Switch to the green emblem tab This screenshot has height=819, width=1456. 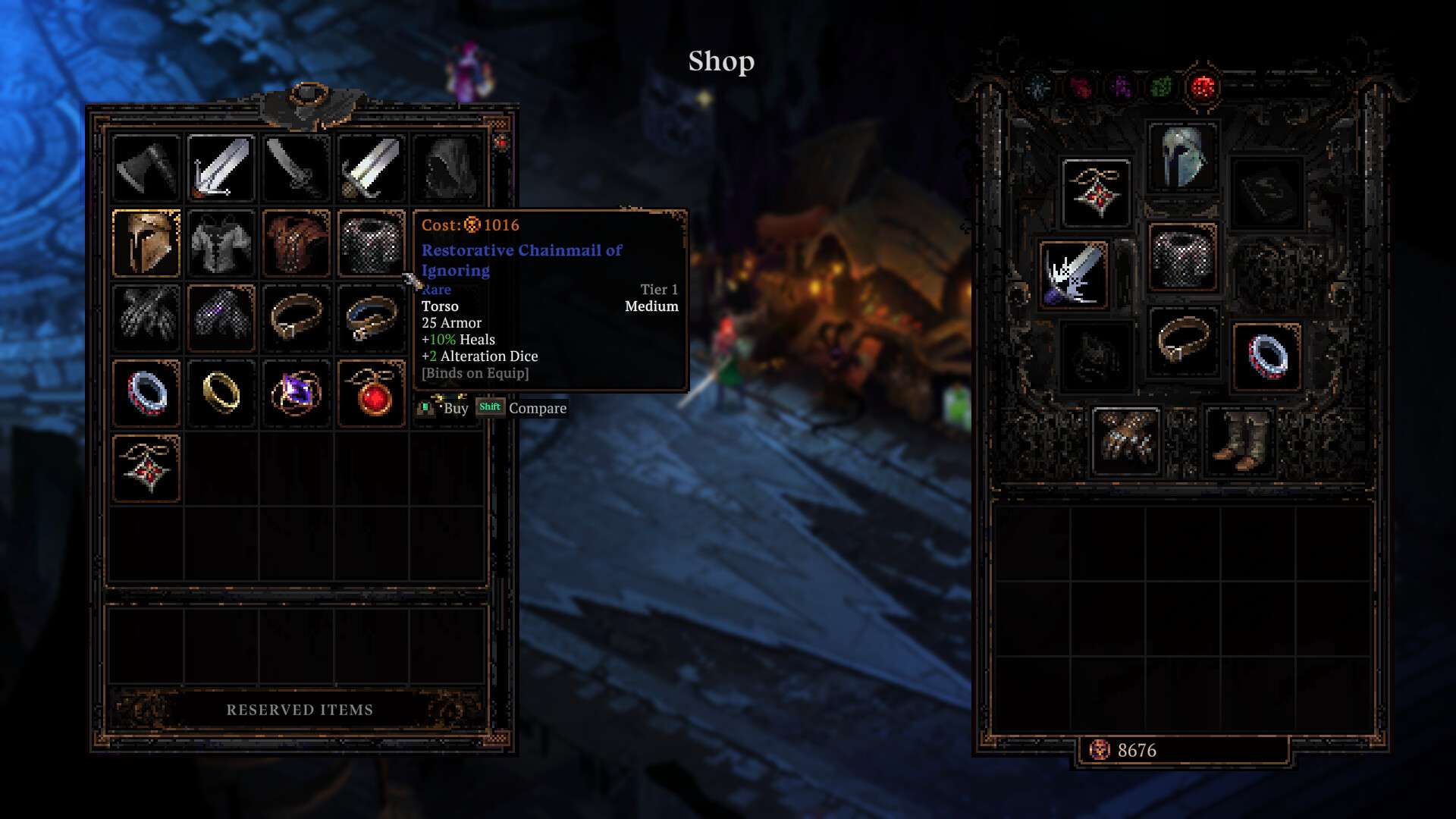pyautogui.click(x=1161, y=88)
